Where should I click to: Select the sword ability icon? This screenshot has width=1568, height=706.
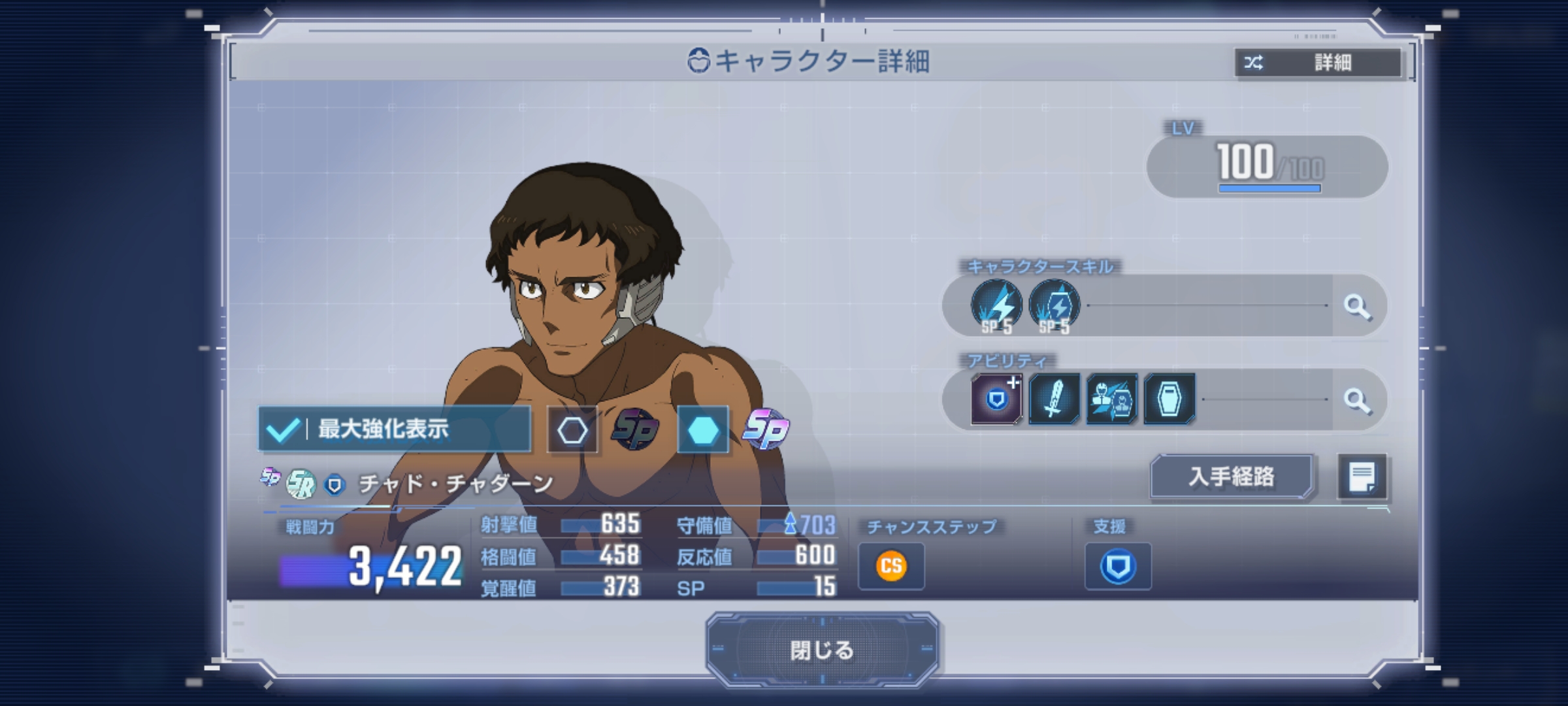(1054, 399)
